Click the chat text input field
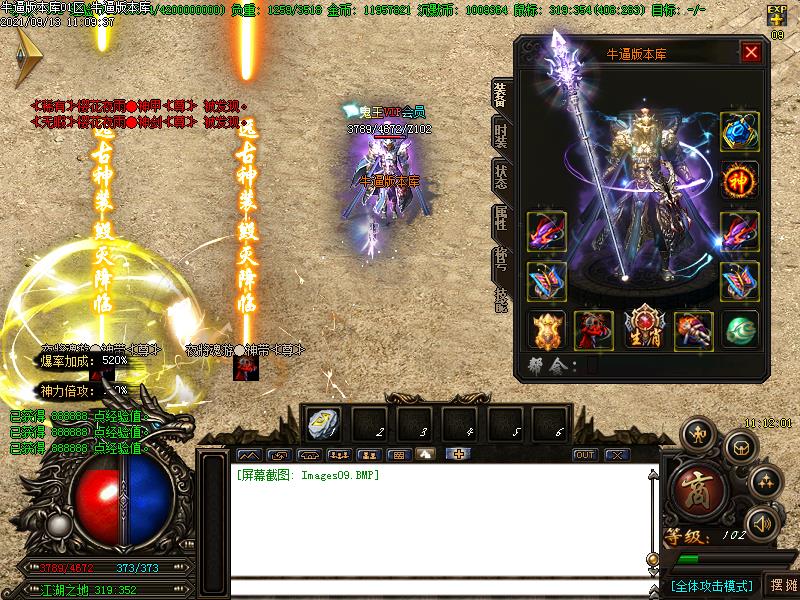 tap(440, 588)
